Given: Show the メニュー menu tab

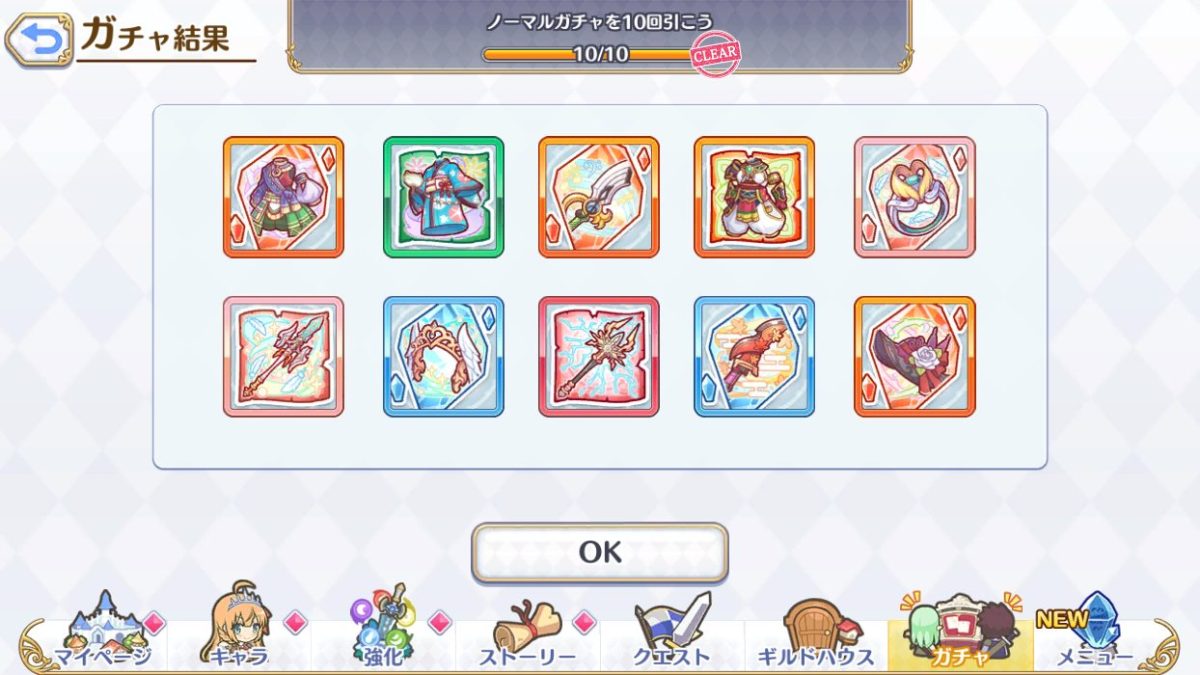Looking at the screenshot, I should (1092, 632).
